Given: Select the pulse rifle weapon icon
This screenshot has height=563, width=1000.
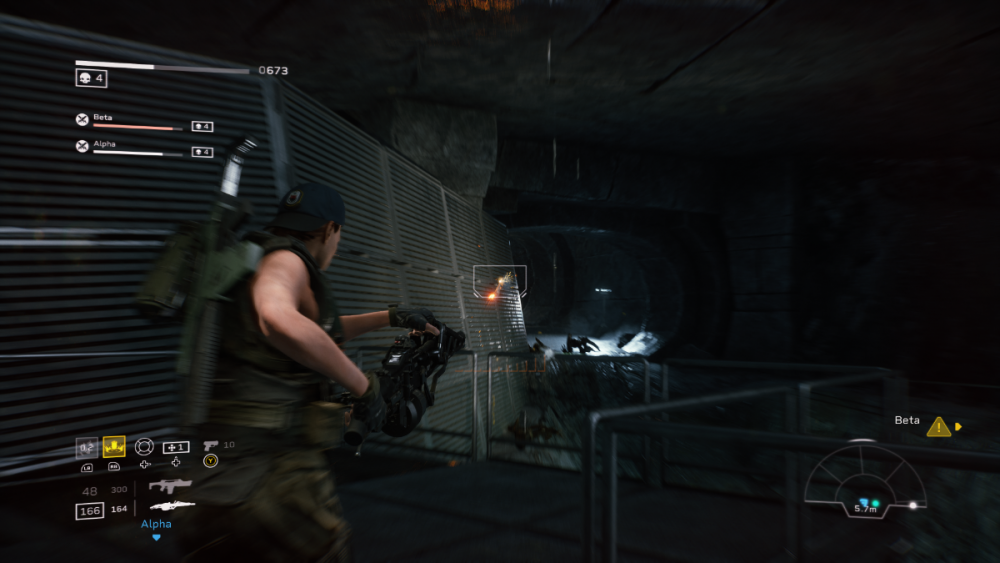Looking at the screenshot, I should coord(170,486).
